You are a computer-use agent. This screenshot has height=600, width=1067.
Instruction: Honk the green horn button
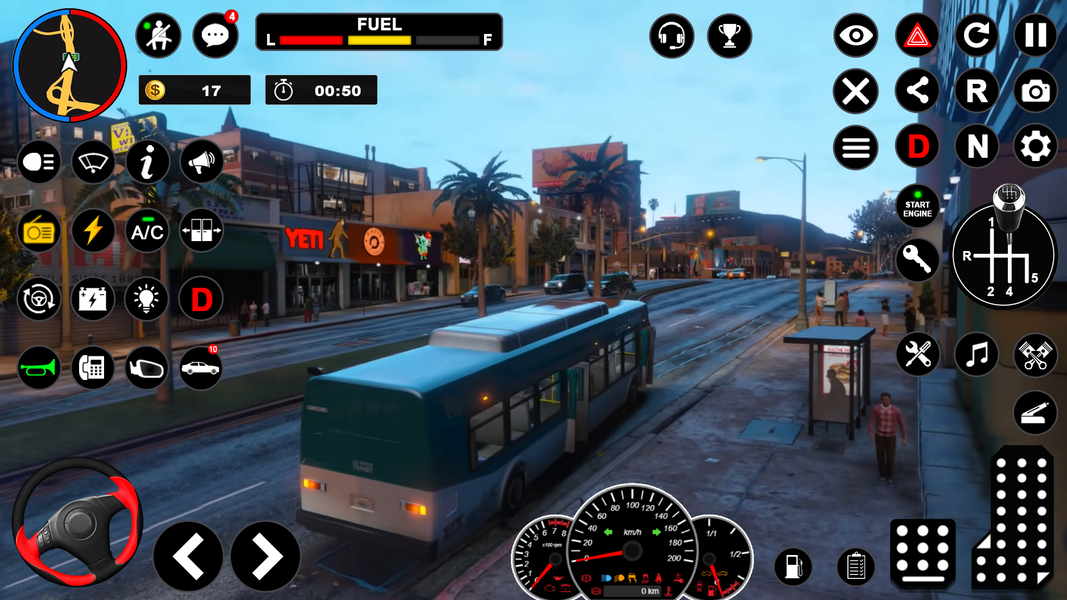39,367
